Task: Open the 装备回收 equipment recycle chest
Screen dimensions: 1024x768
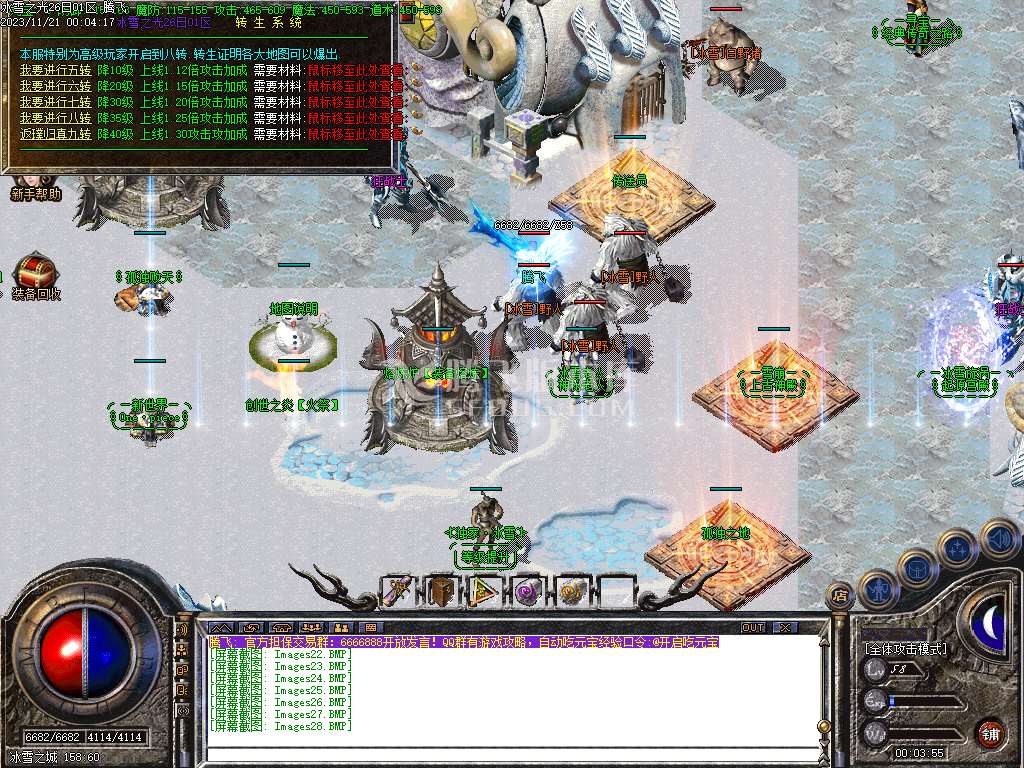Action: (x=36, y=276)
